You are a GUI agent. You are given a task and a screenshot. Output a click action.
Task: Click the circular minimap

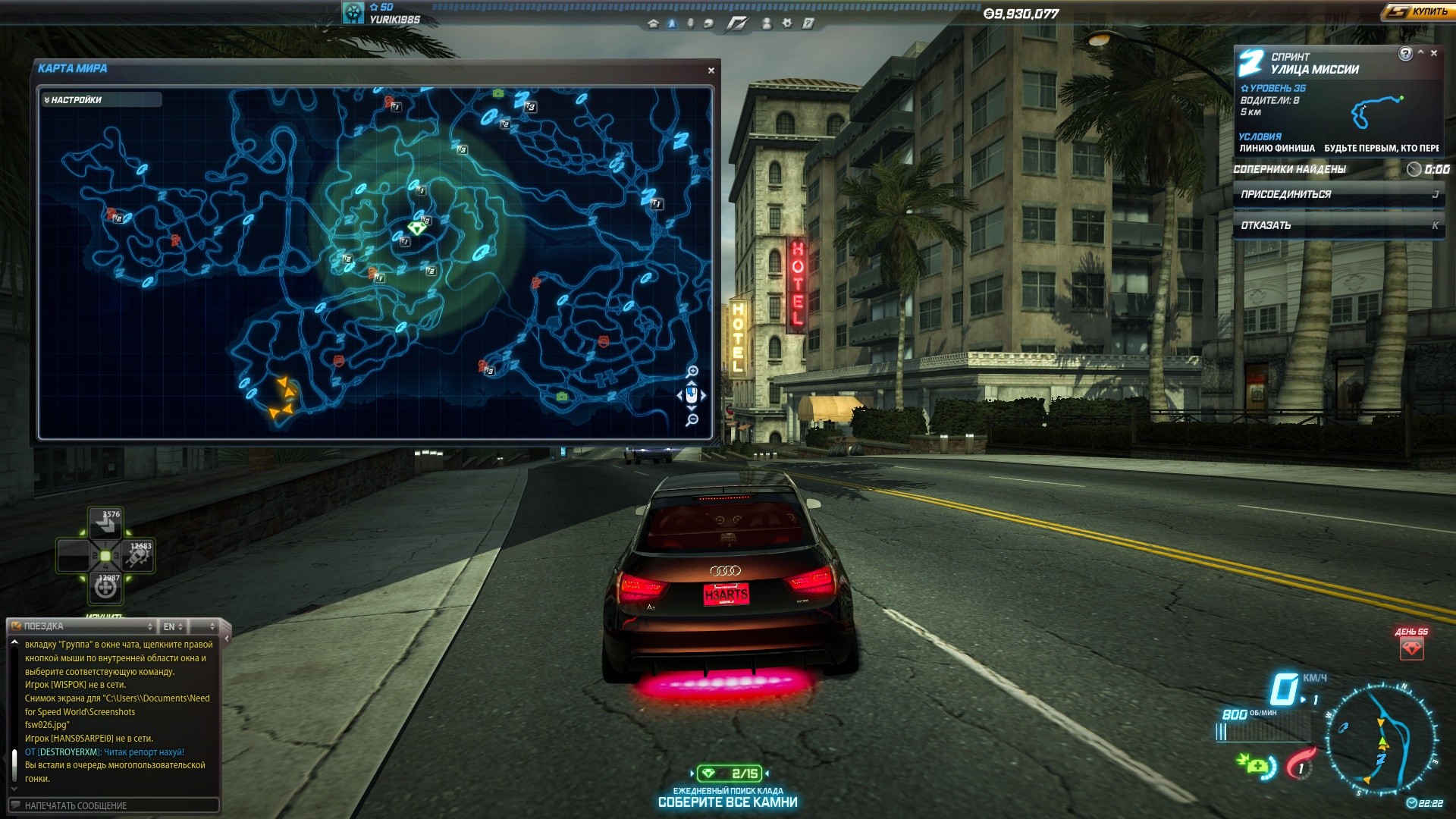point(1381,739)
